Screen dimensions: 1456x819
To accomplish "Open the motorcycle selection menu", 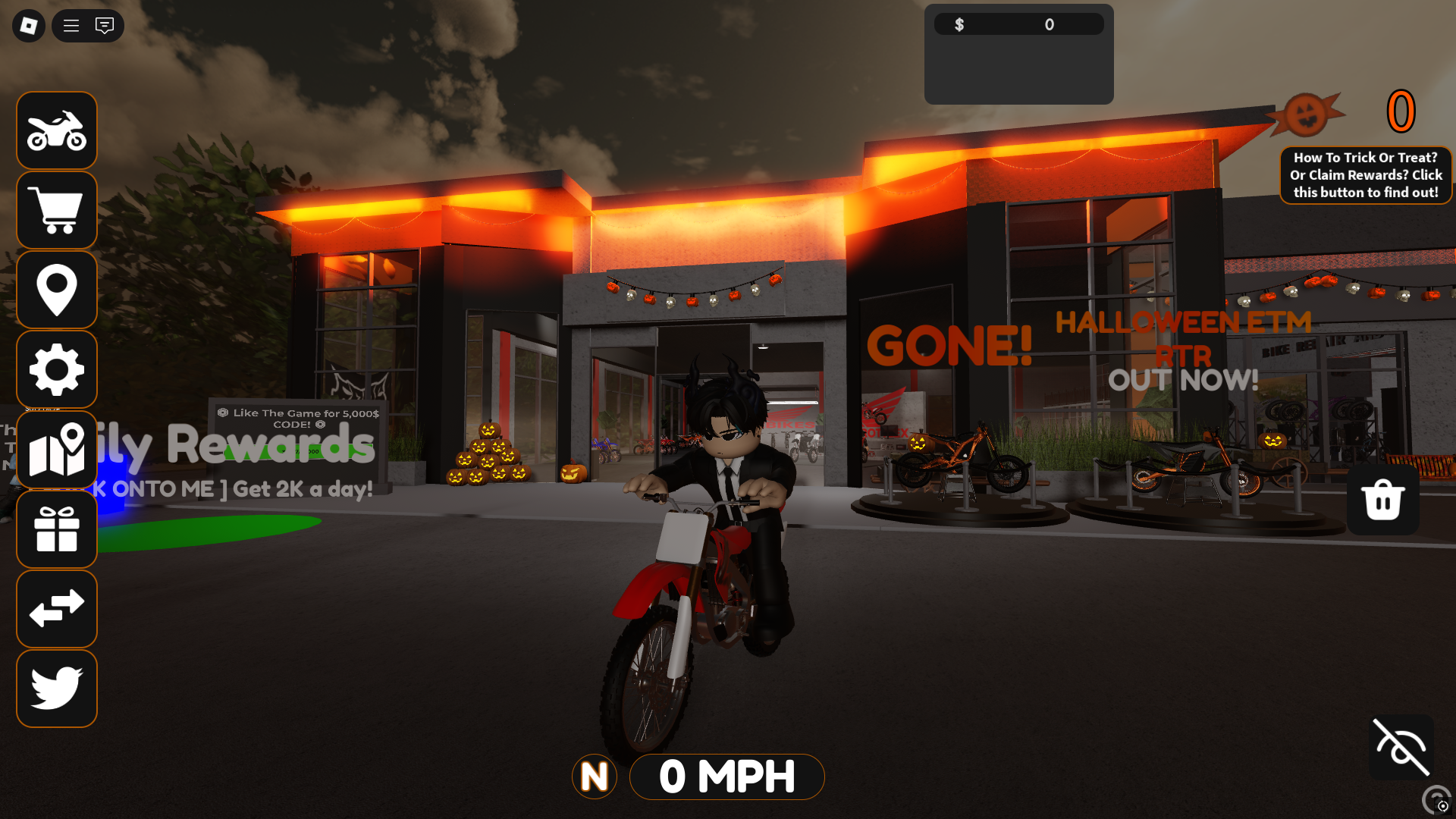I will [x=56, y=130].
